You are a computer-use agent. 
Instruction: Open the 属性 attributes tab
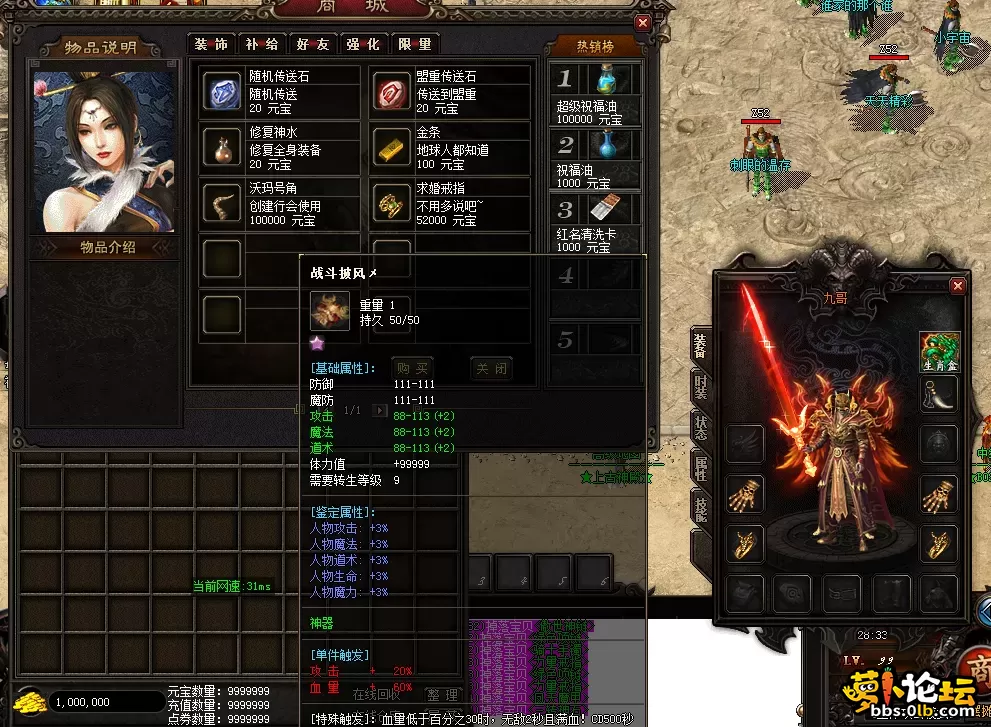[x=700, y=473]
